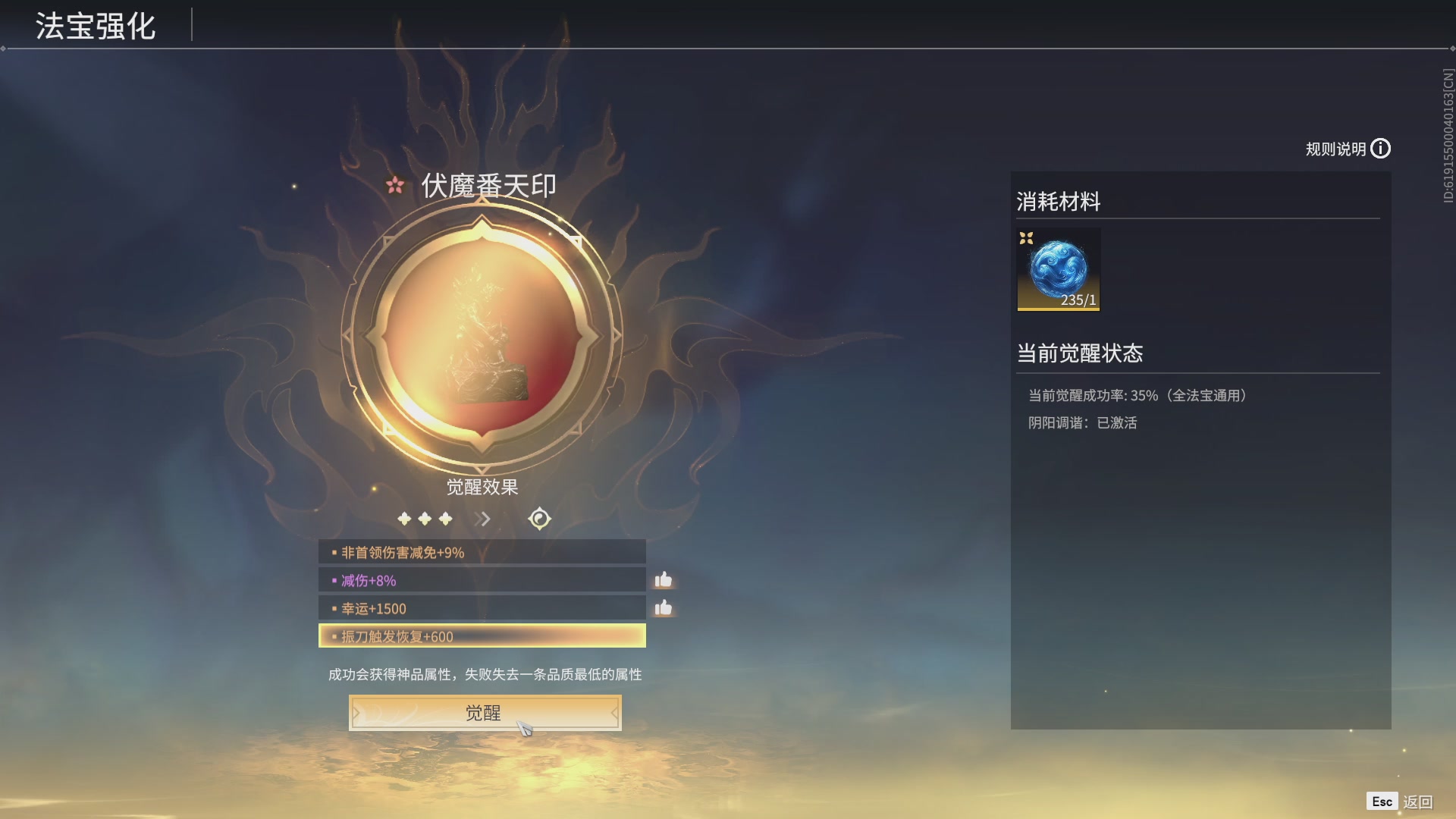This screenshot has width=1456, height=819.
Task: Expand the 消耗材料 section header
Action: (1056, 202)
